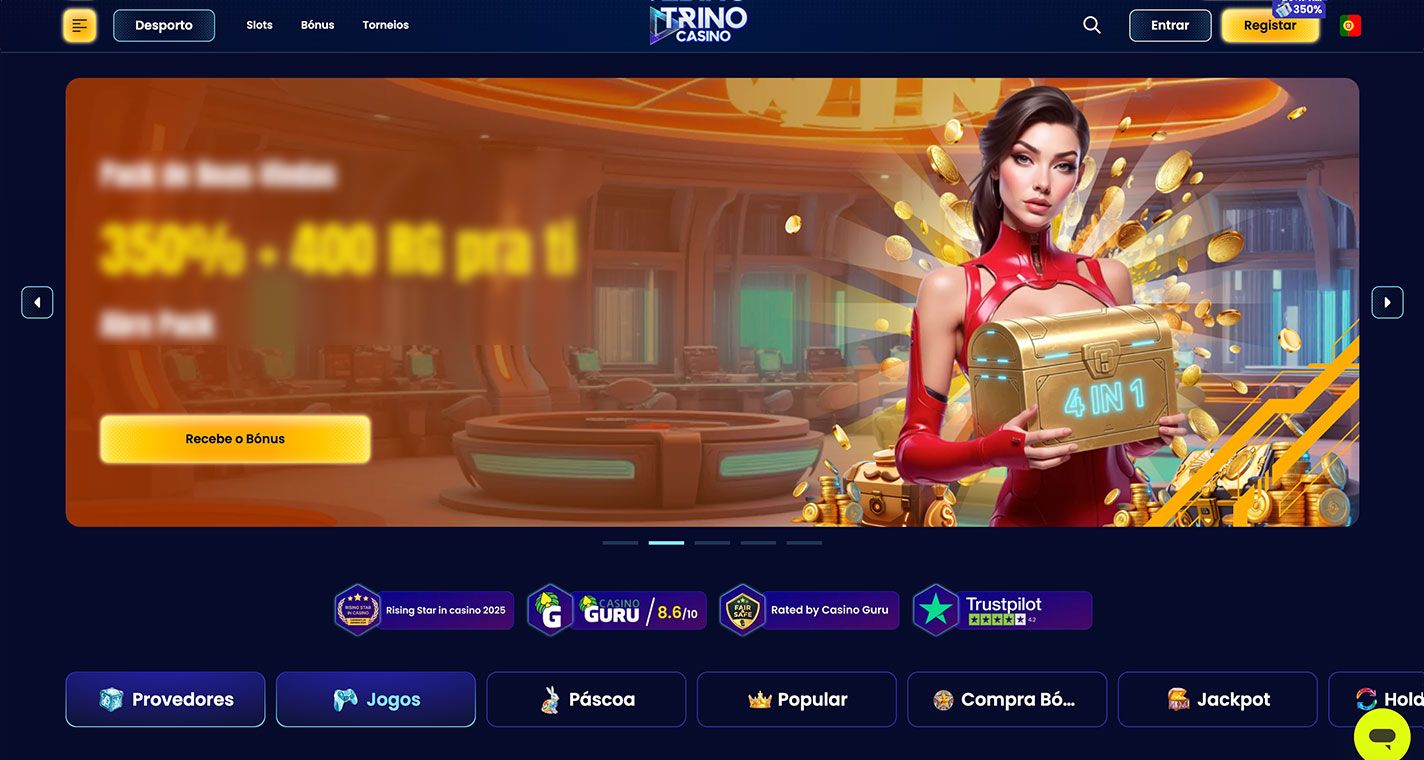Select the Provedores category

click(x=165, y=699)
